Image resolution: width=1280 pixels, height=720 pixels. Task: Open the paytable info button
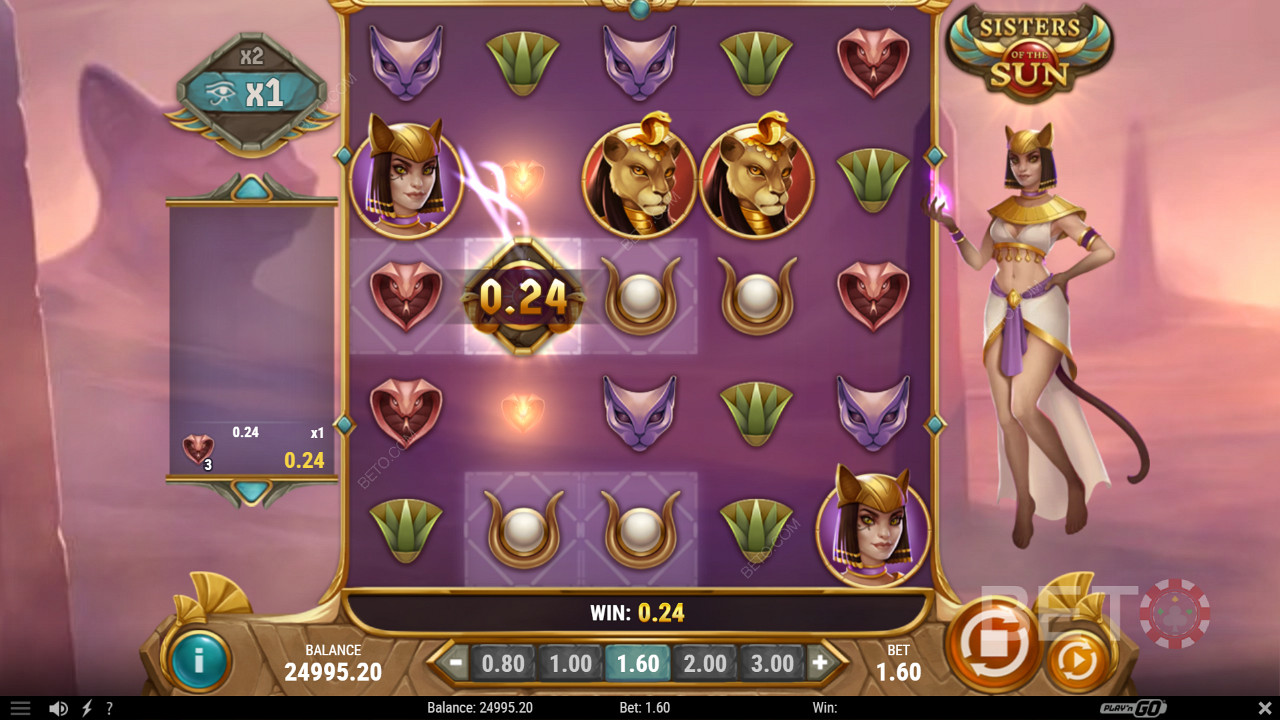pyautogui.click(x=199, y=660)
